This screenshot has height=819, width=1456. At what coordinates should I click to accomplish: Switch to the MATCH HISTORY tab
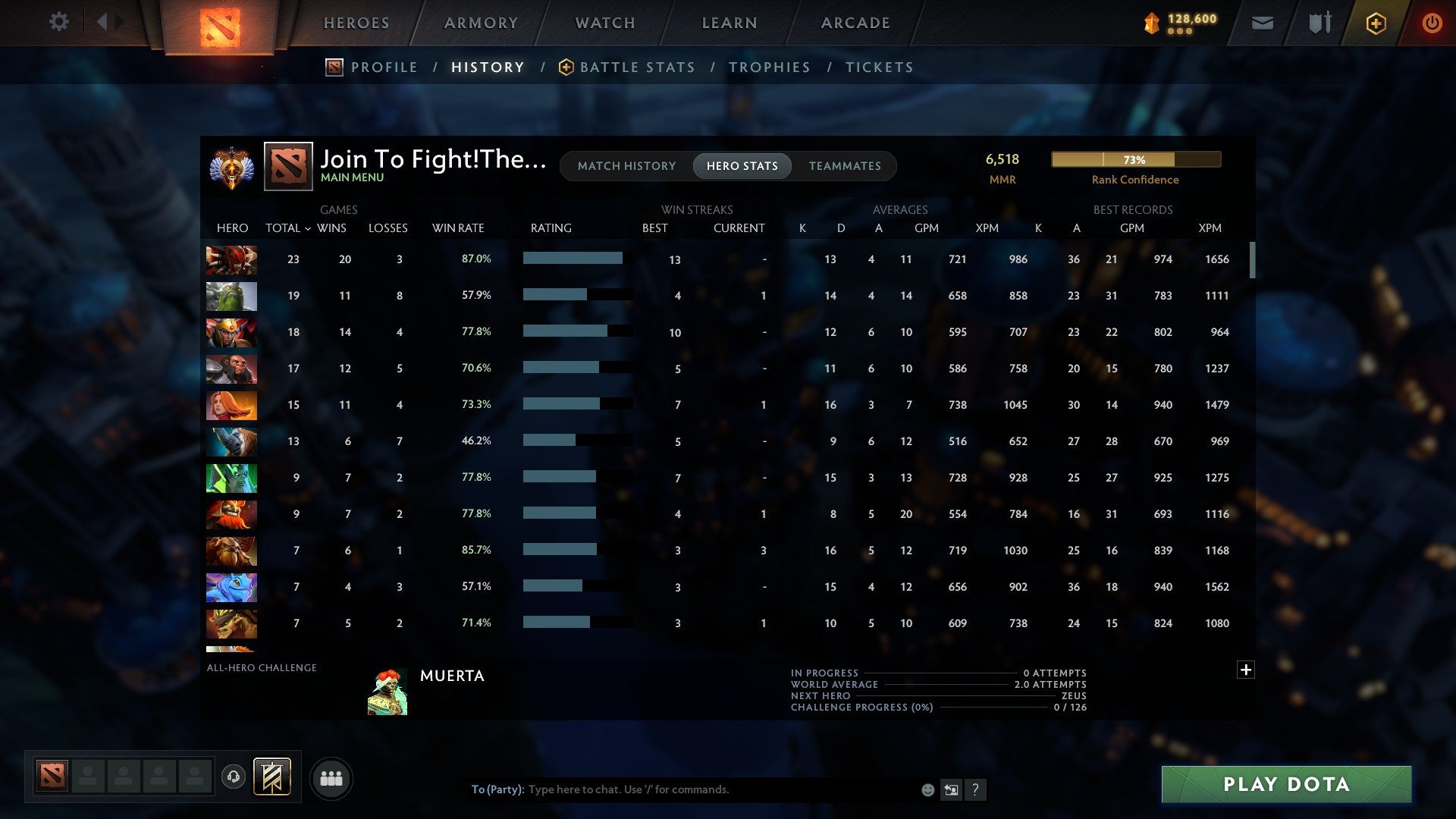(626, 165)
